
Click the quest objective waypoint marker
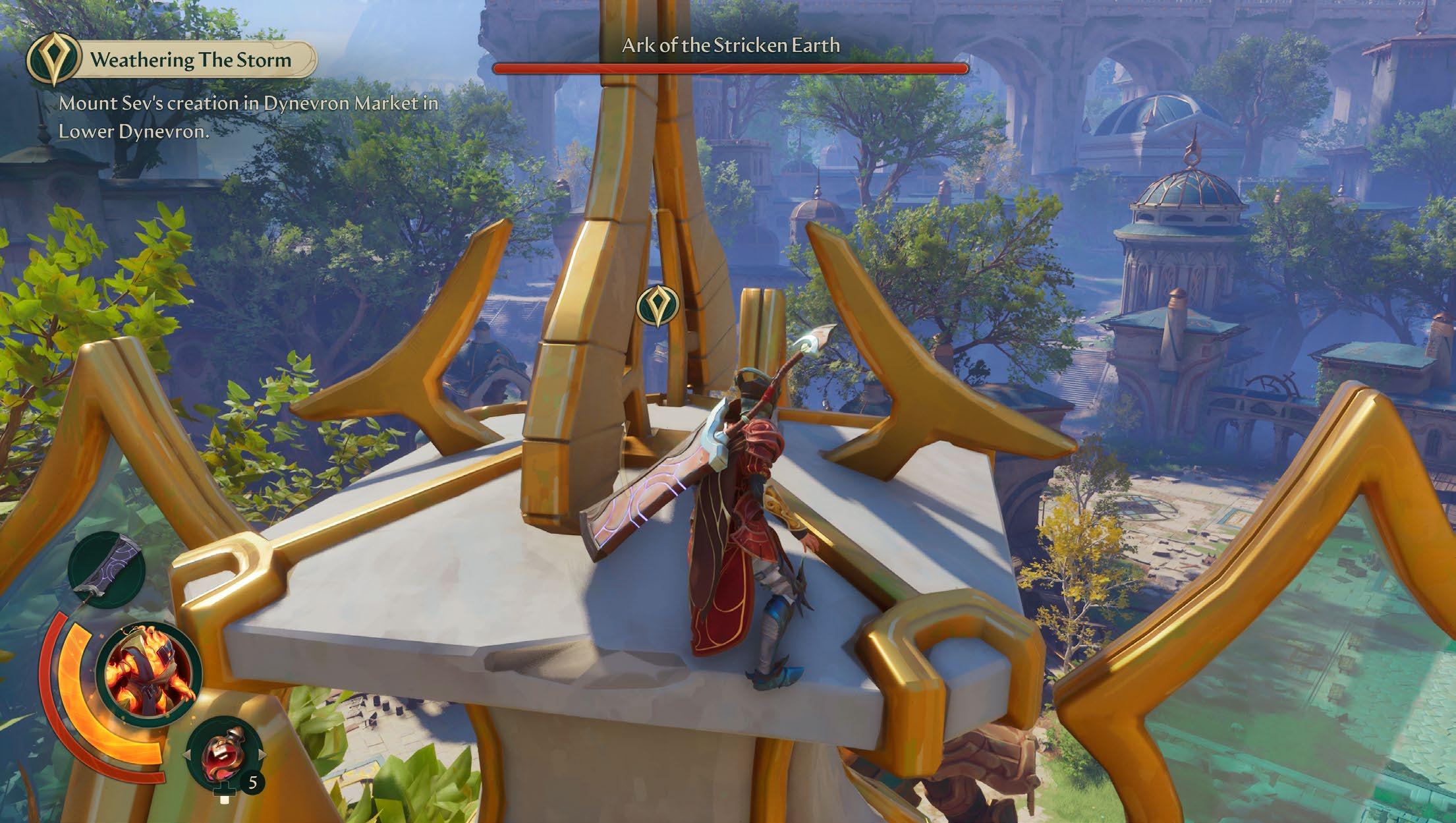tap(657, 305)
